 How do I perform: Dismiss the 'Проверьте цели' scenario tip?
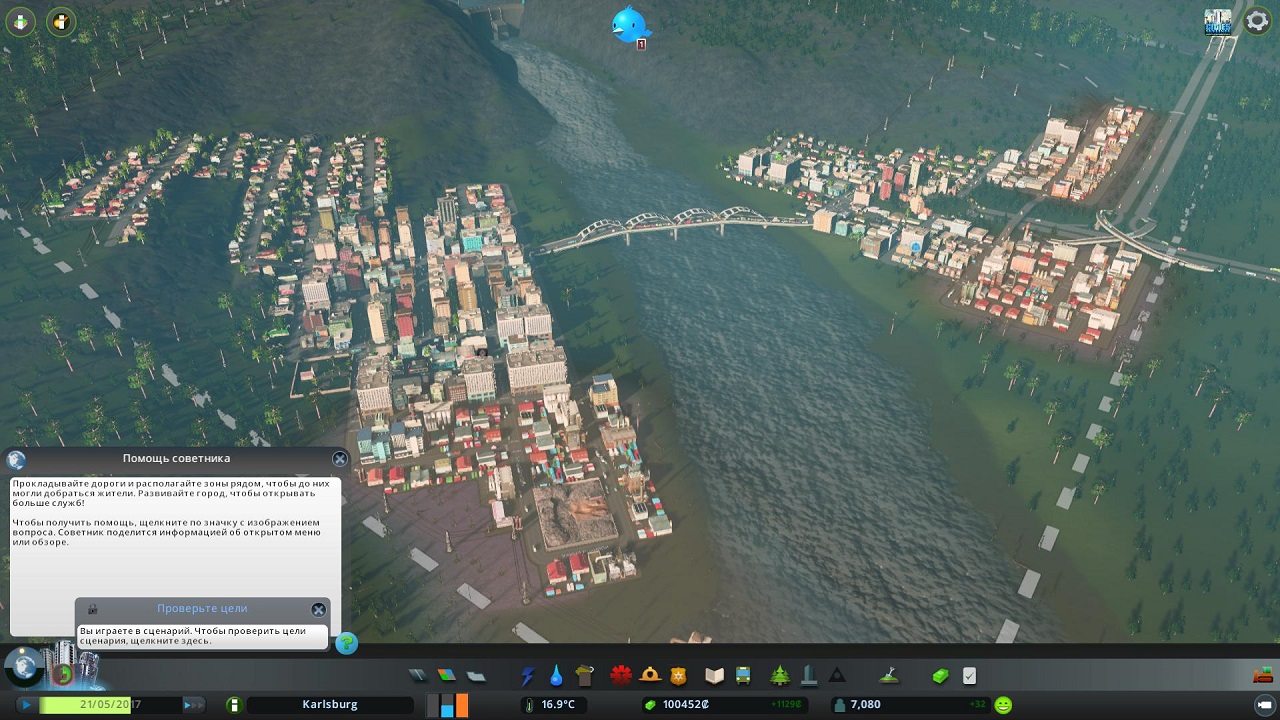tap(318, 609)
